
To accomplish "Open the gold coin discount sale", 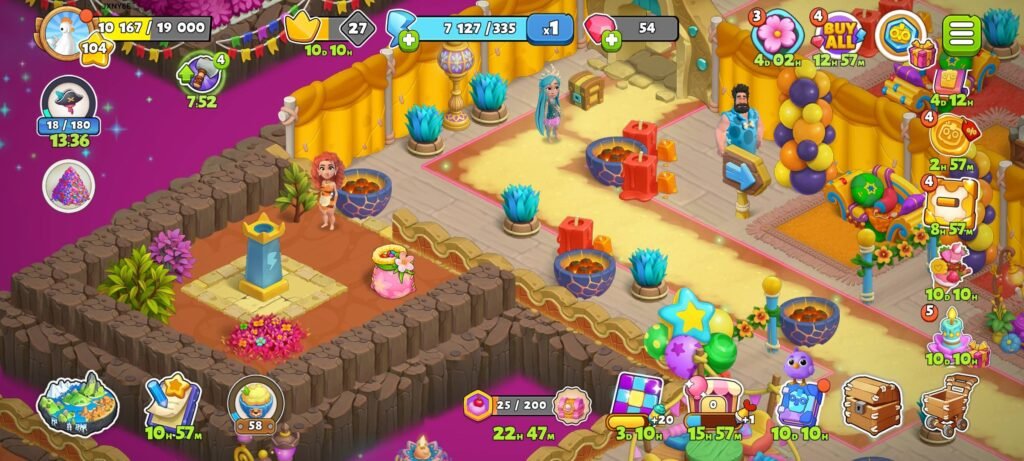I will point(949,133).
